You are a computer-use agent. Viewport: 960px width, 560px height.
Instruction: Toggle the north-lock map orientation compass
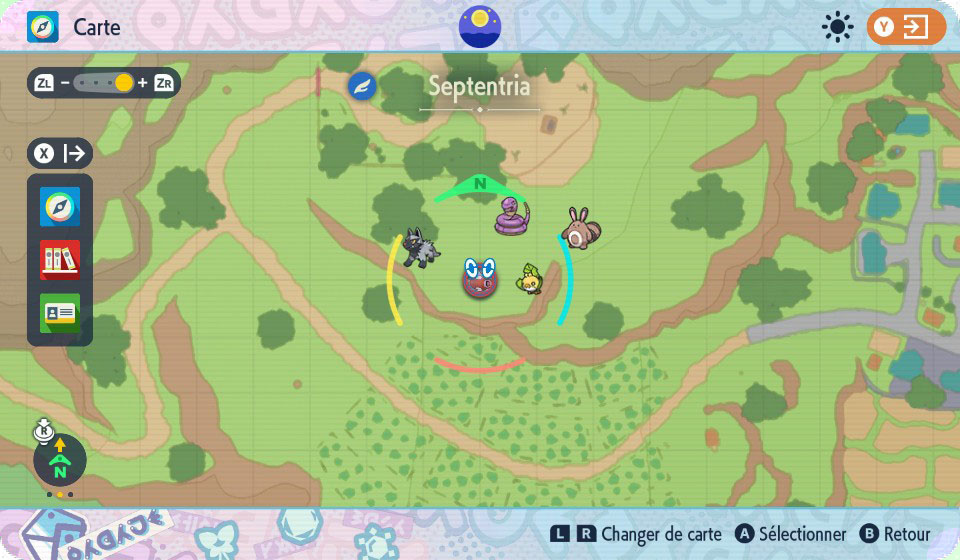60,460
